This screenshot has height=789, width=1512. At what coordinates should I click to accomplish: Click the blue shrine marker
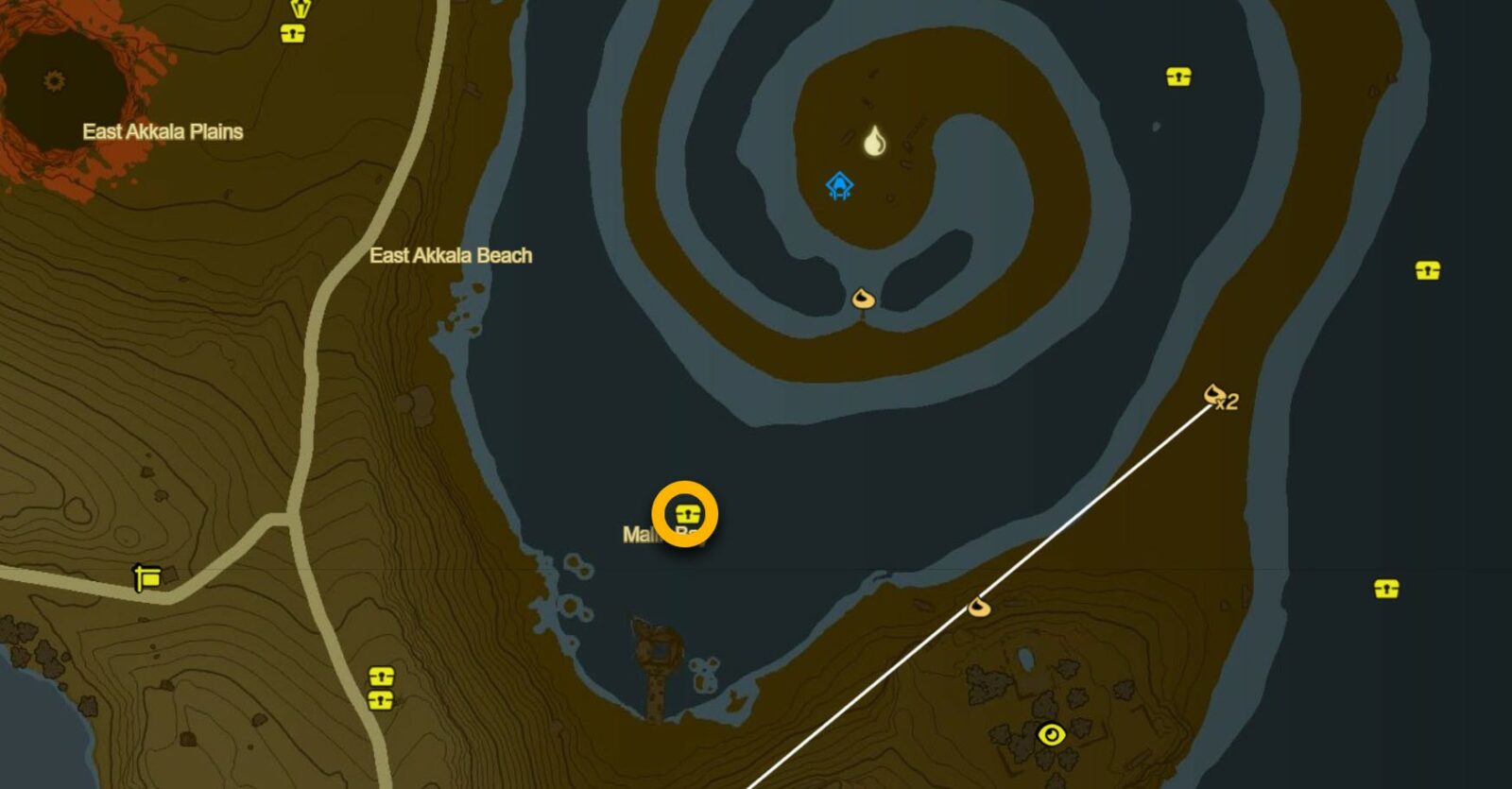coord(839,185)
